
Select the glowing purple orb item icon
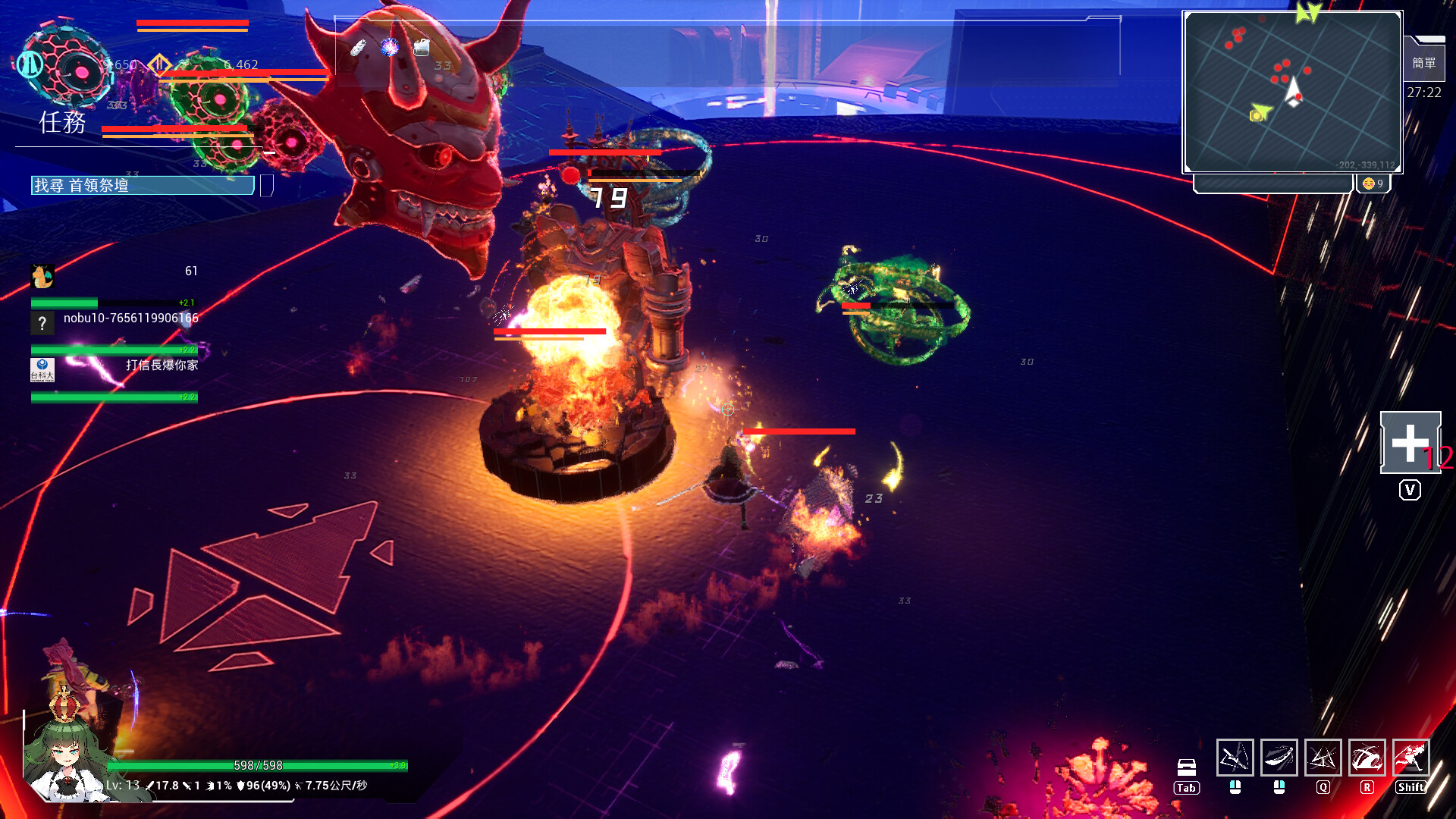[390, 48]
